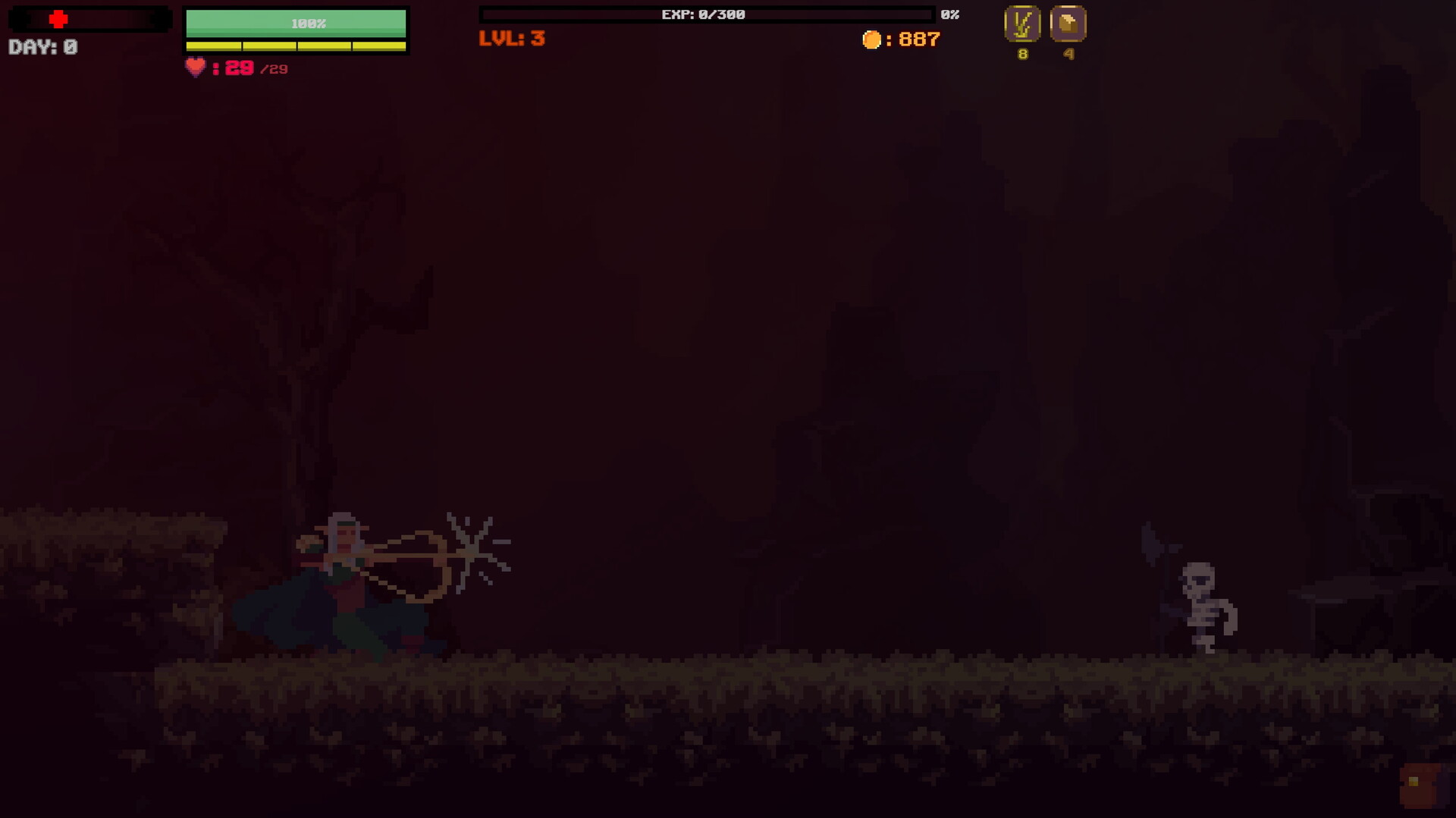
Task: Click the item count badge showing 4
Action: point(1069,54)
